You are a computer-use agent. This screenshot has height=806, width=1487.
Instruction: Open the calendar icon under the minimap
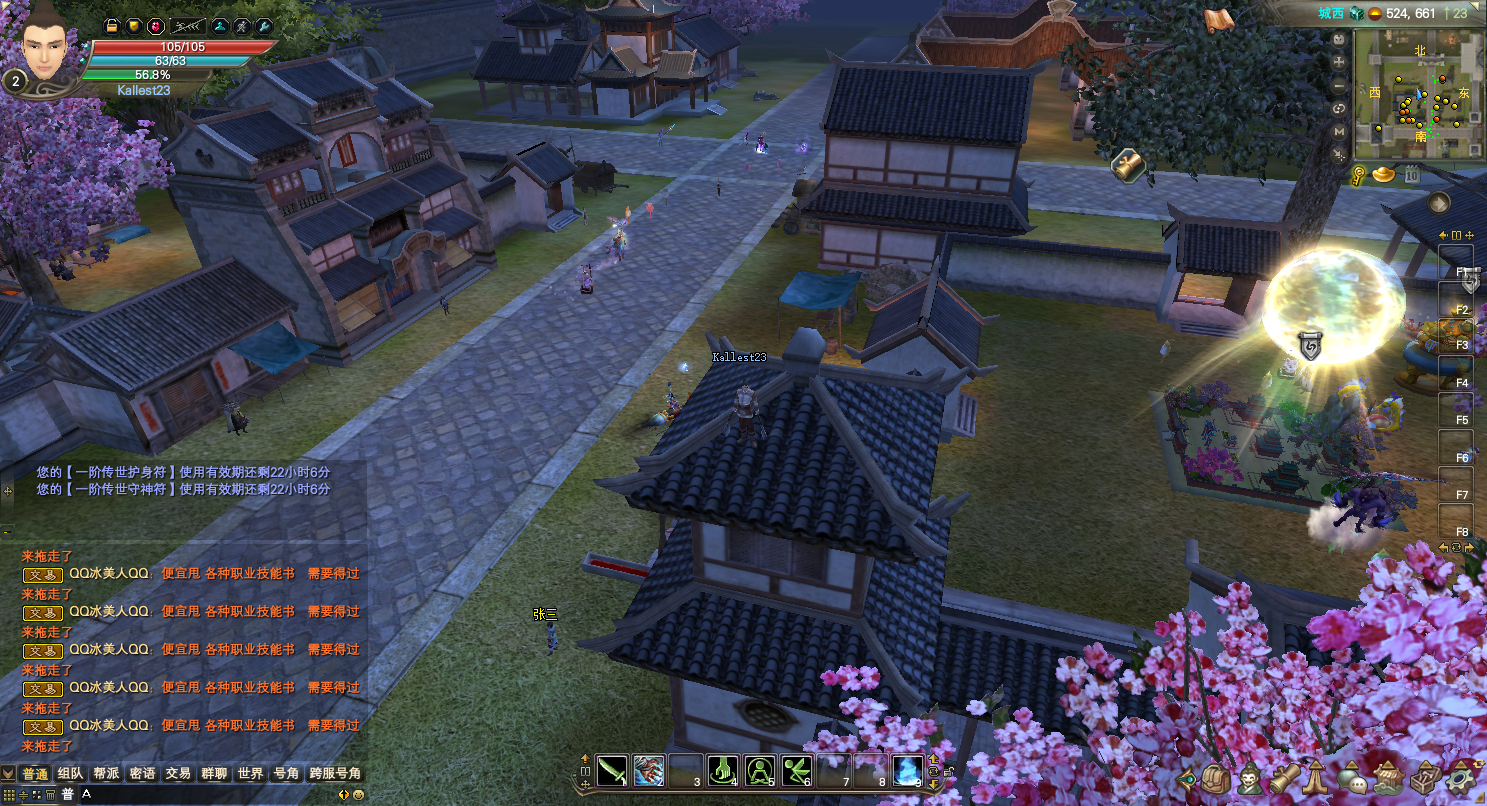[1412, 175]
